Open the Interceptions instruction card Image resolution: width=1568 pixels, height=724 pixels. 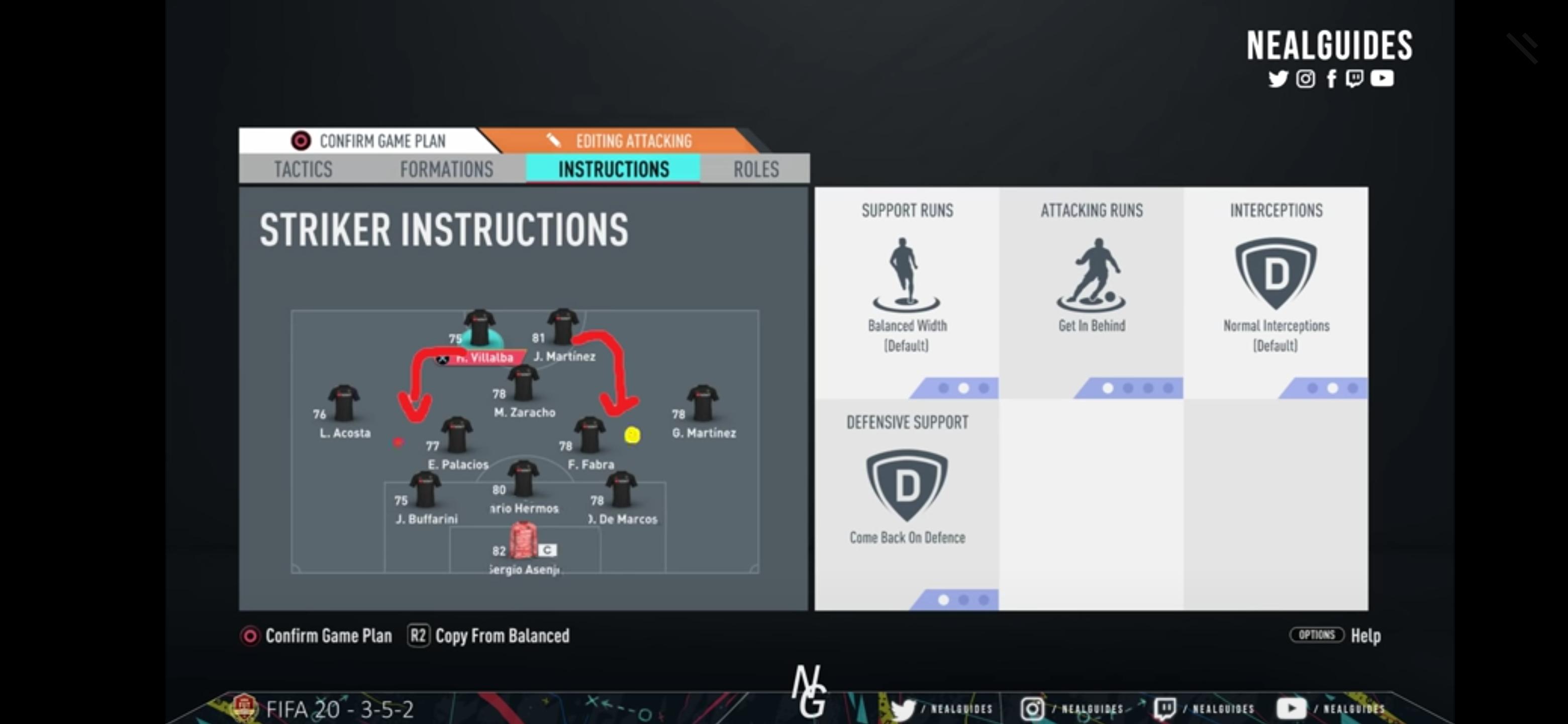(1275, 292)
